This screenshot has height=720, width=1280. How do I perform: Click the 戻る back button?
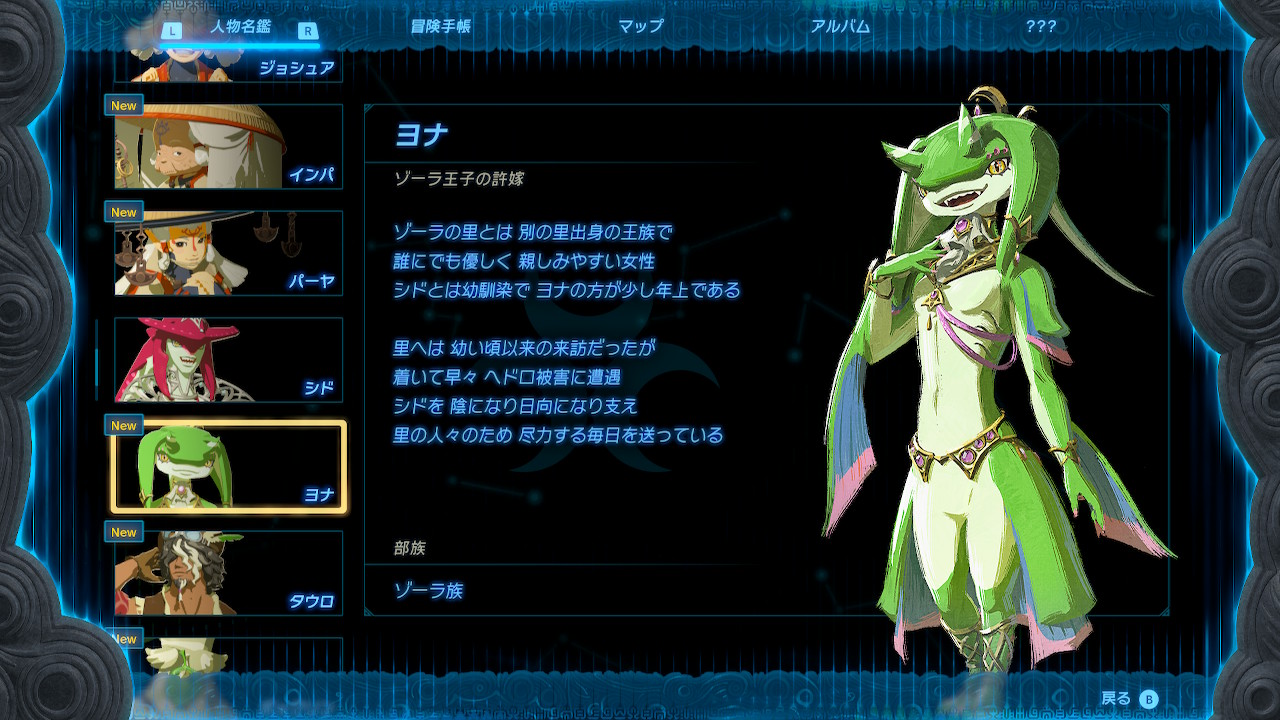pyautogui.click(x=1129, y=699)
